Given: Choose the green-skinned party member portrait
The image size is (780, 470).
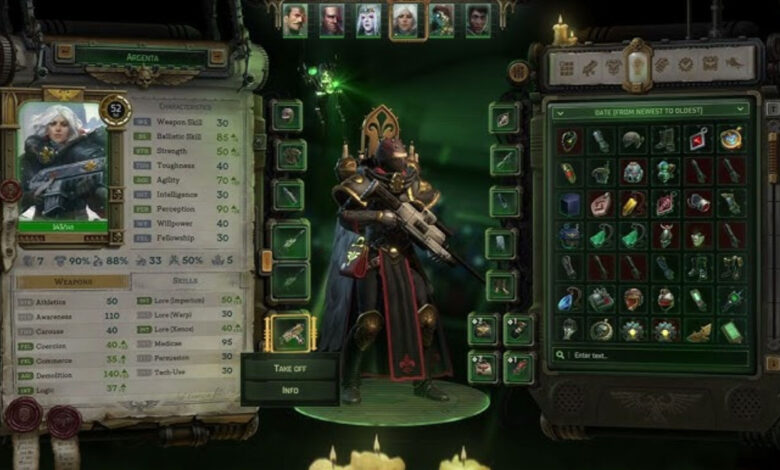Looking at the screenshot, I should tap(442, 20).
